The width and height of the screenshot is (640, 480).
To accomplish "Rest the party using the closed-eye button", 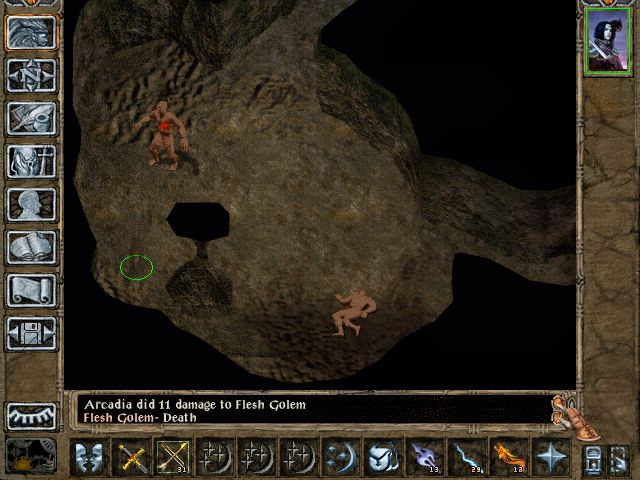I will coord(31,415).
